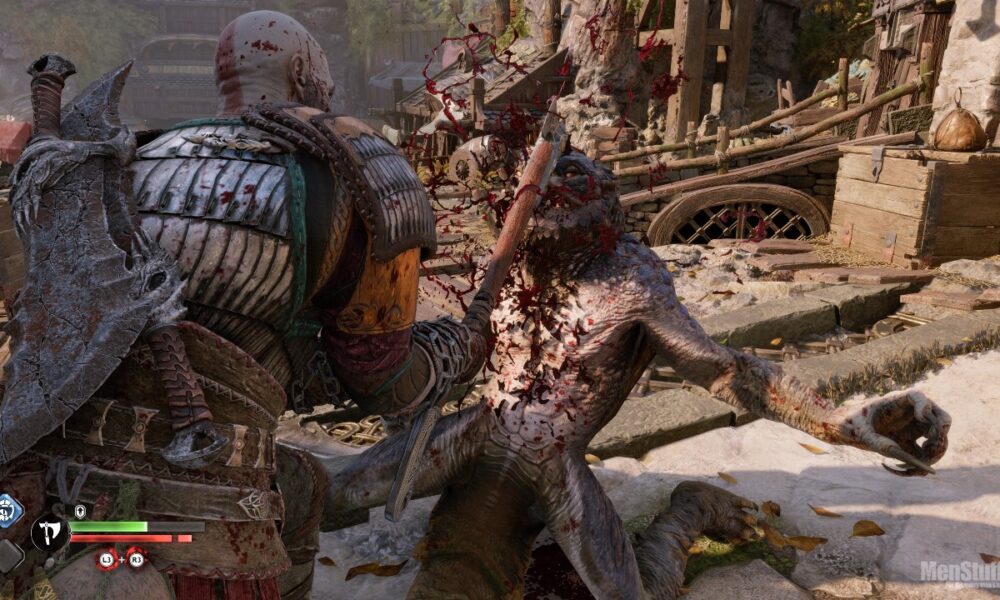Select the Leviathan Axe weapon icon
Viewport: 1000px width, 600px height.
coord(49,533)
